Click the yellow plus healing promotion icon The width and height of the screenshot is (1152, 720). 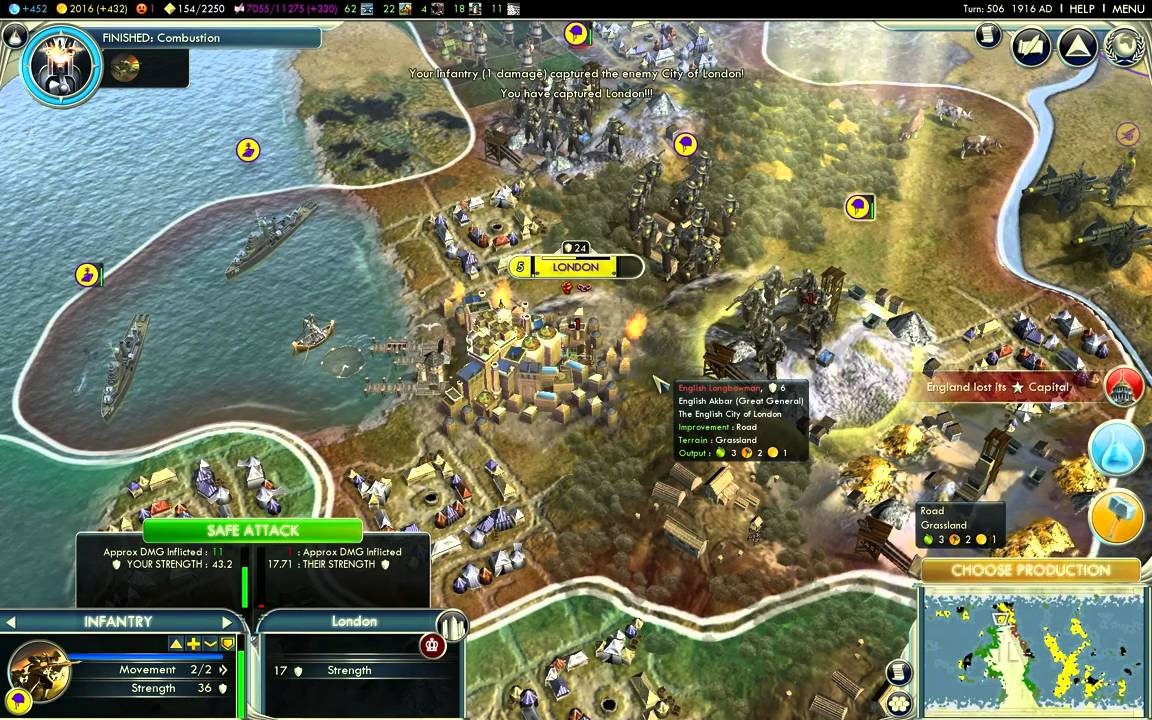[194, 644]
